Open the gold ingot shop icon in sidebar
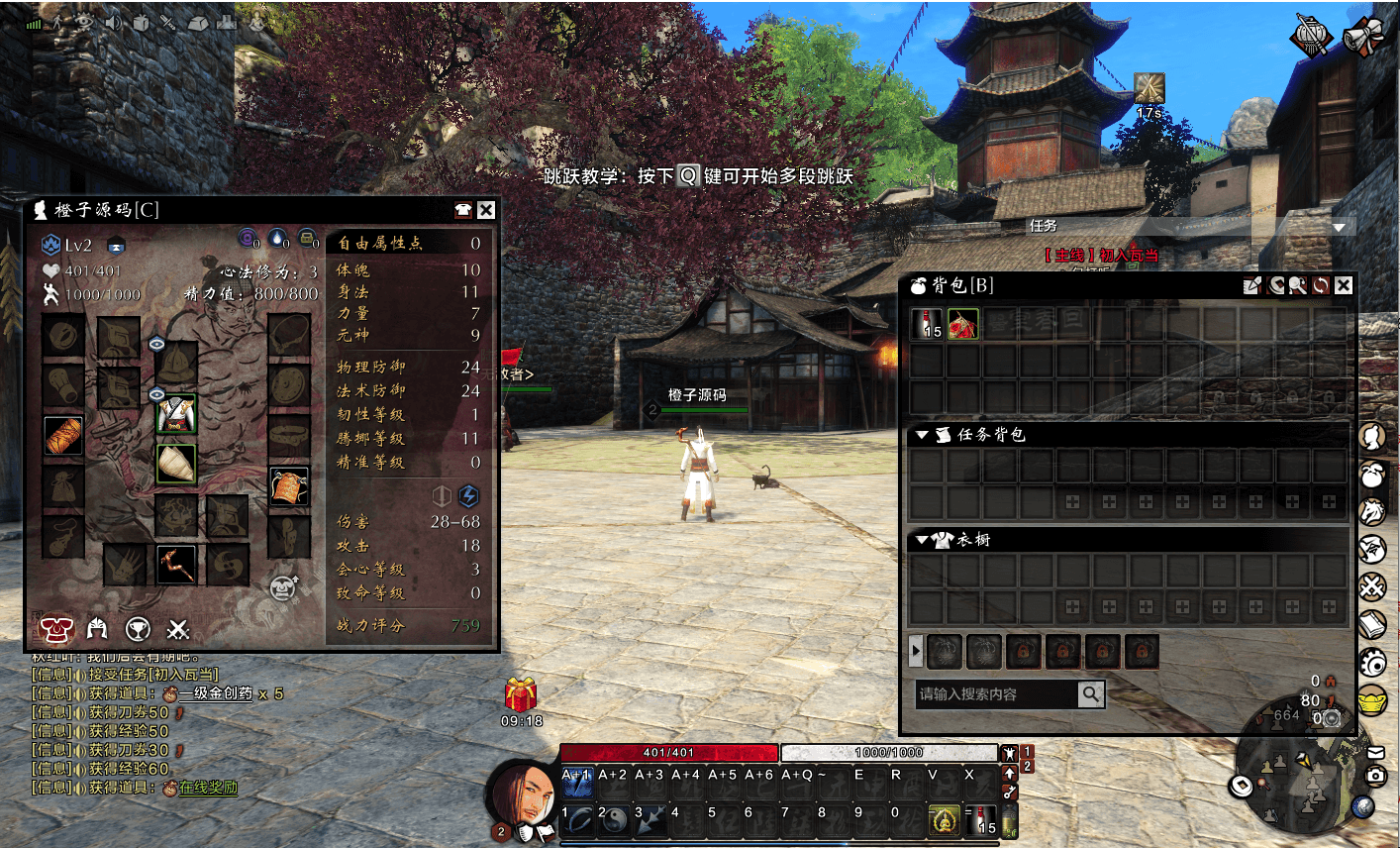The image size is (1400, 848). pos(1371,700)
